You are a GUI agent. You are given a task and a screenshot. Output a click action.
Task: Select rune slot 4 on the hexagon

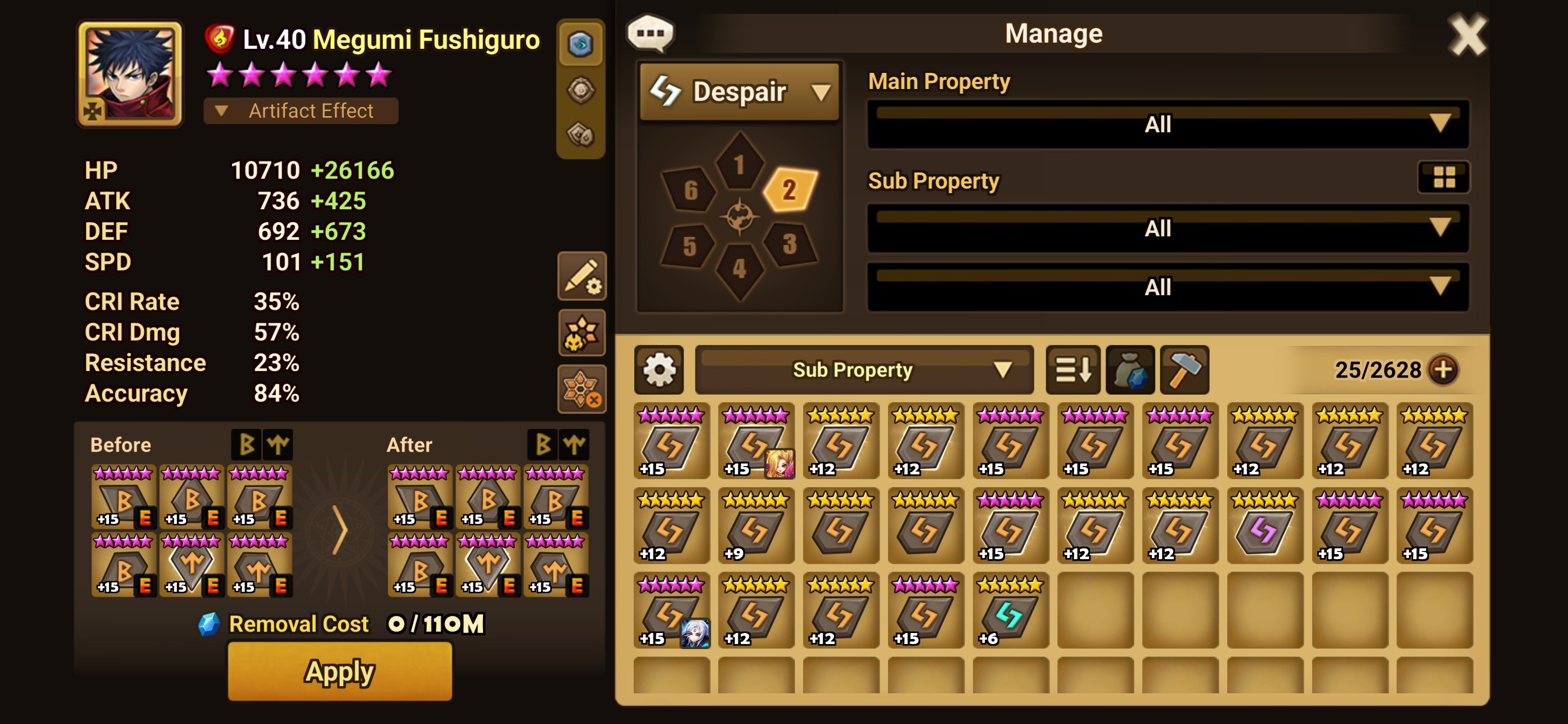pyautogui.click(x=739, y=268)
